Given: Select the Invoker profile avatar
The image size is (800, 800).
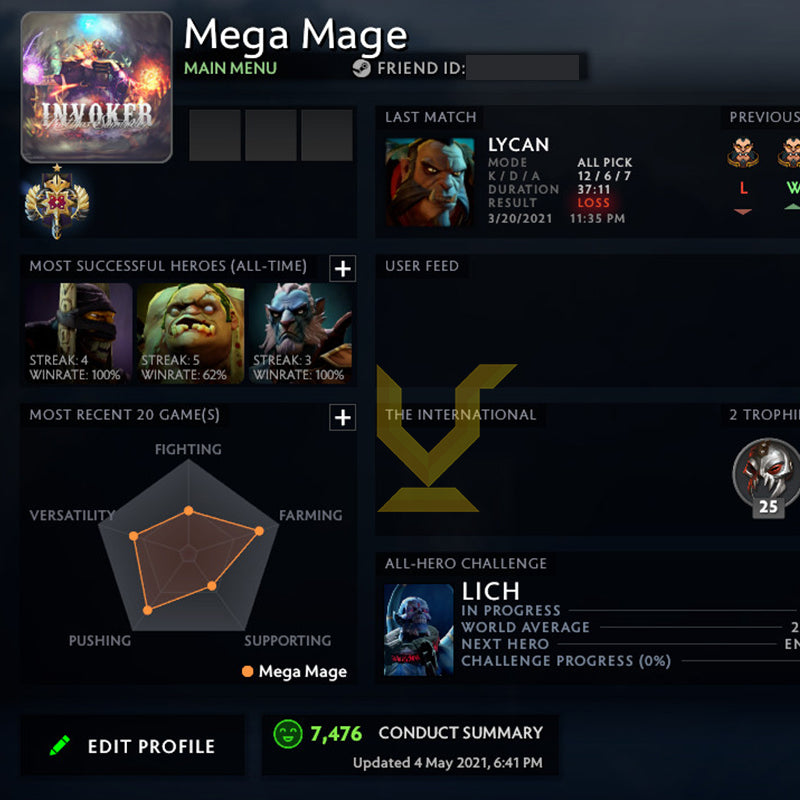Looking at the screenshot, I should coord(96,87).
